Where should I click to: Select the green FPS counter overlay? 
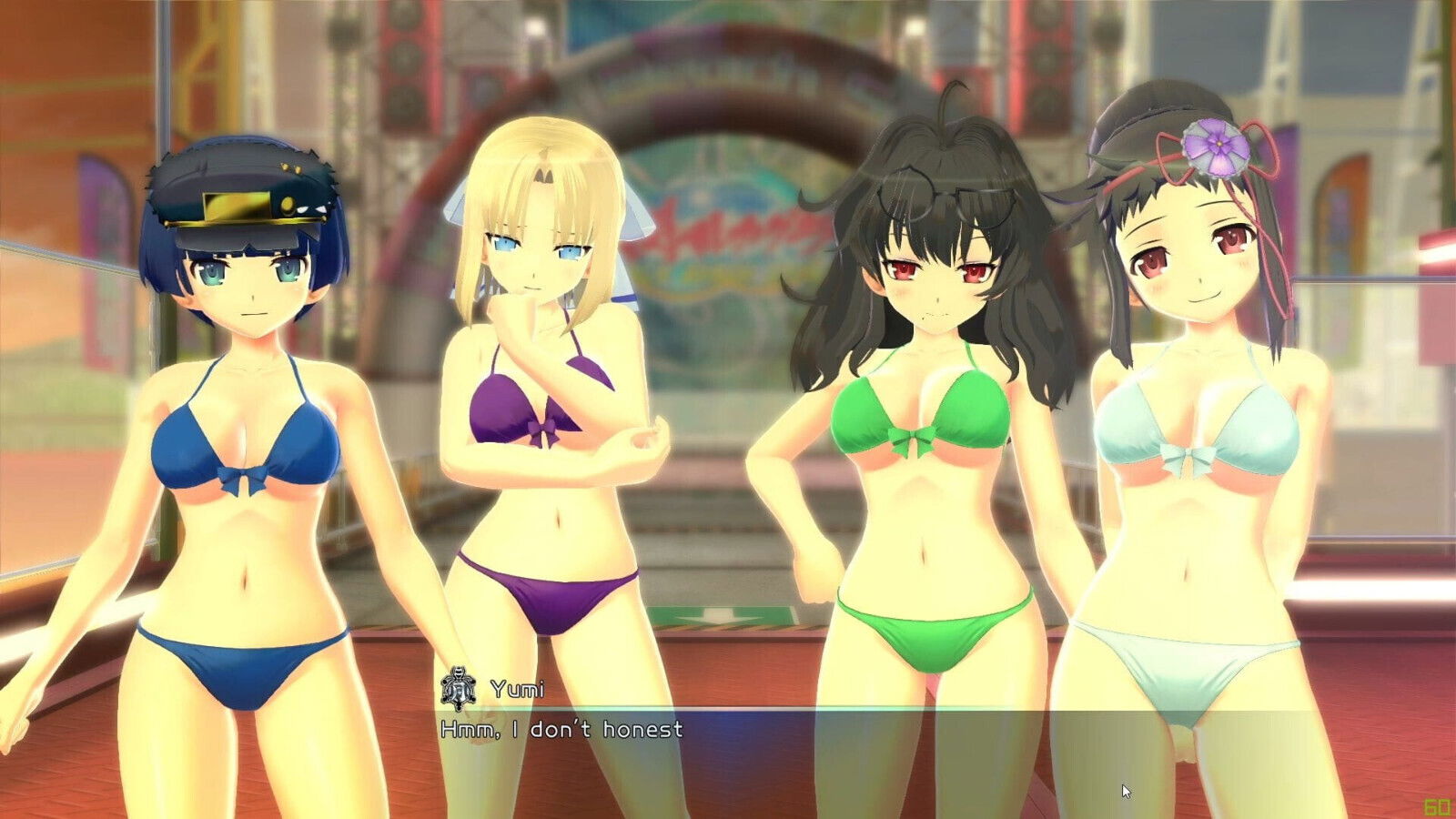coord(1439,804)
